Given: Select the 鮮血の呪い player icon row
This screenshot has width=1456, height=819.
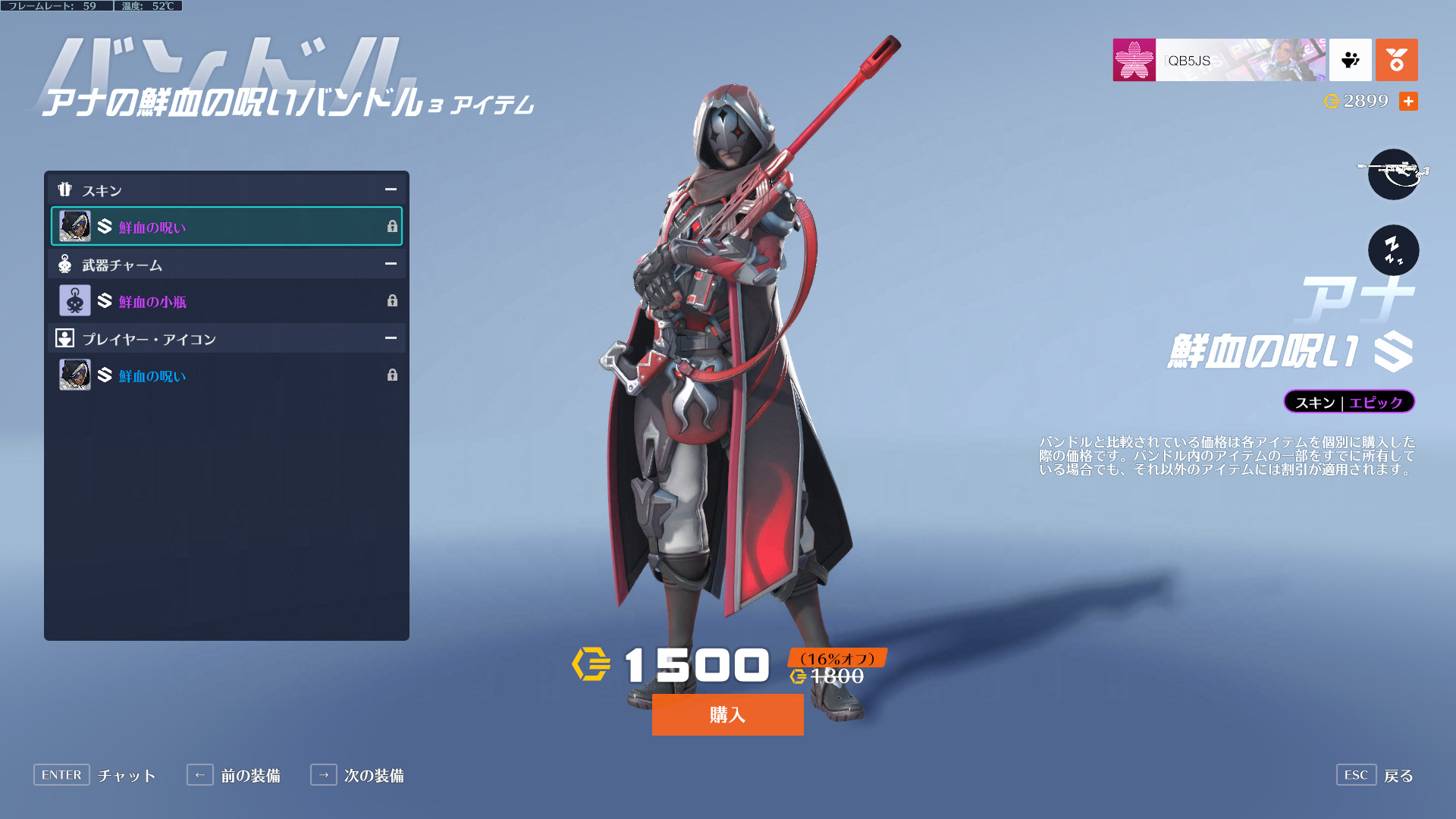Looking at the screenshot, I should (226, 375).
